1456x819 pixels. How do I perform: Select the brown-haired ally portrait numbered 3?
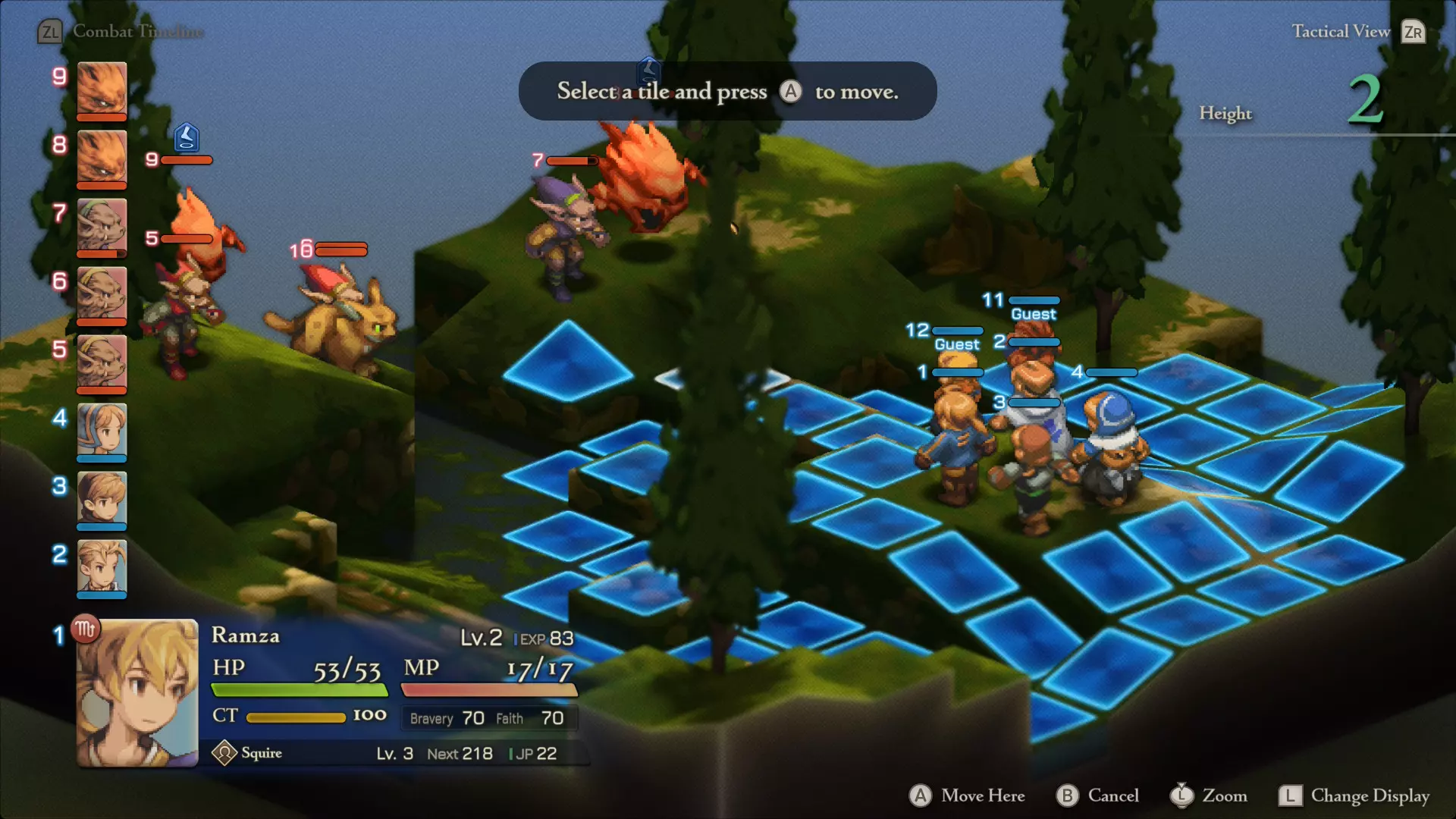tap(102, 499)
